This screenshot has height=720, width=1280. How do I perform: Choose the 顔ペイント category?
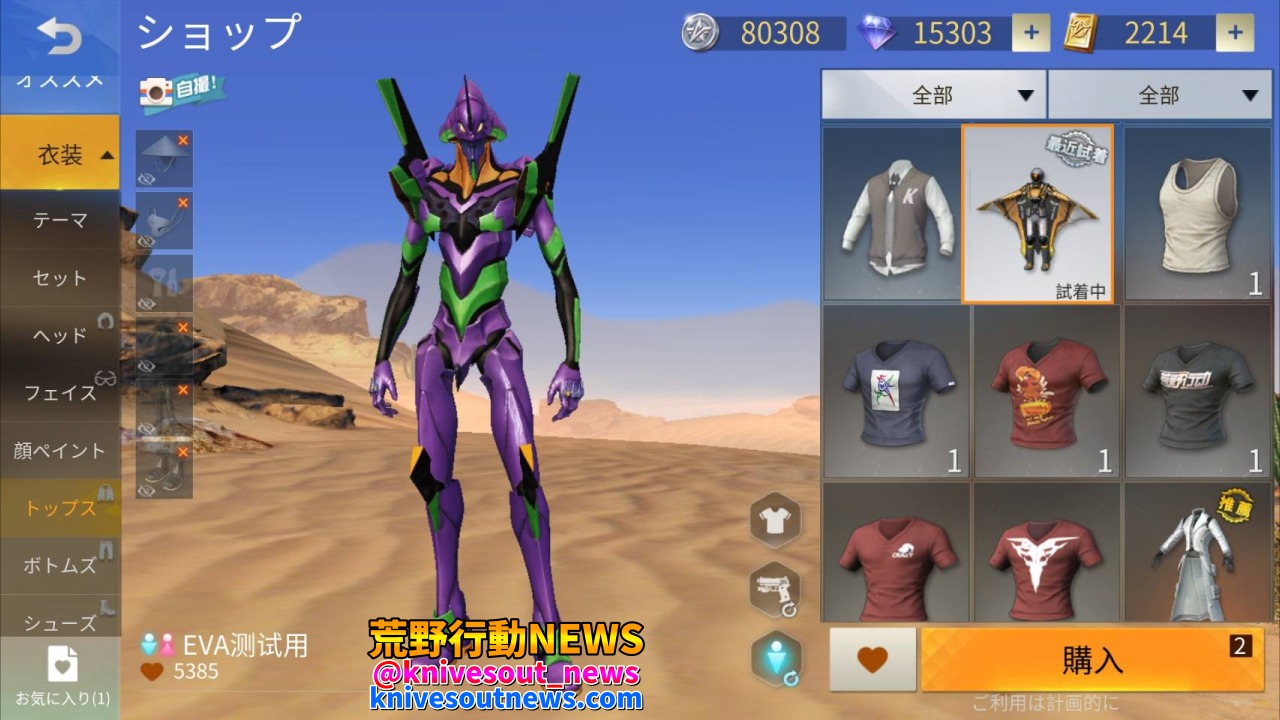point(60,451)
